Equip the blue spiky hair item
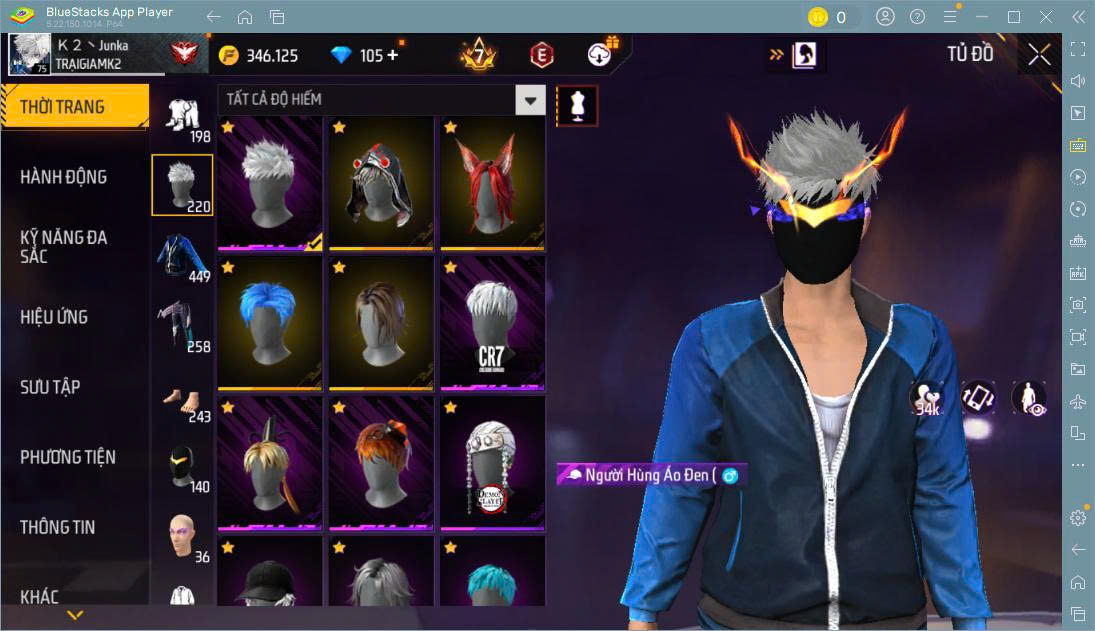Viewport: 1095px width, 631px height. click(269, 322)
